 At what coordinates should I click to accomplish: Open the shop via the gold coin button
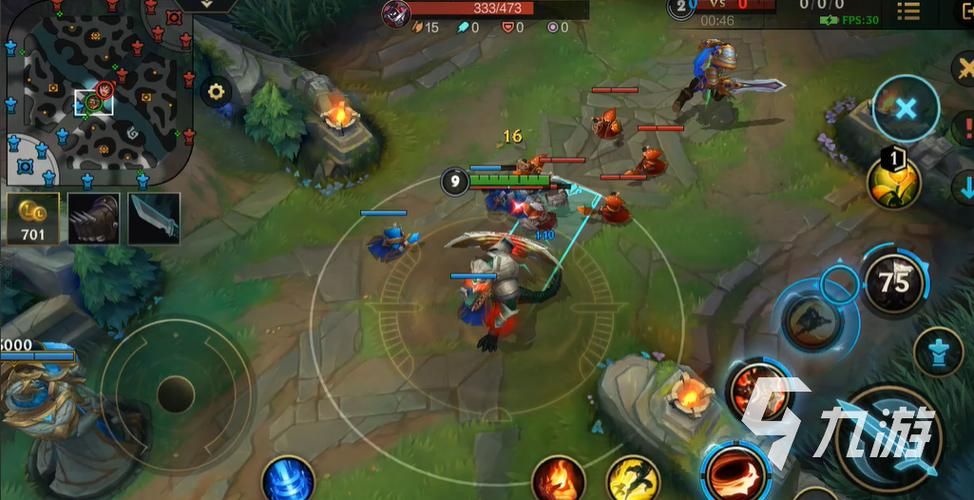[33, 218]
